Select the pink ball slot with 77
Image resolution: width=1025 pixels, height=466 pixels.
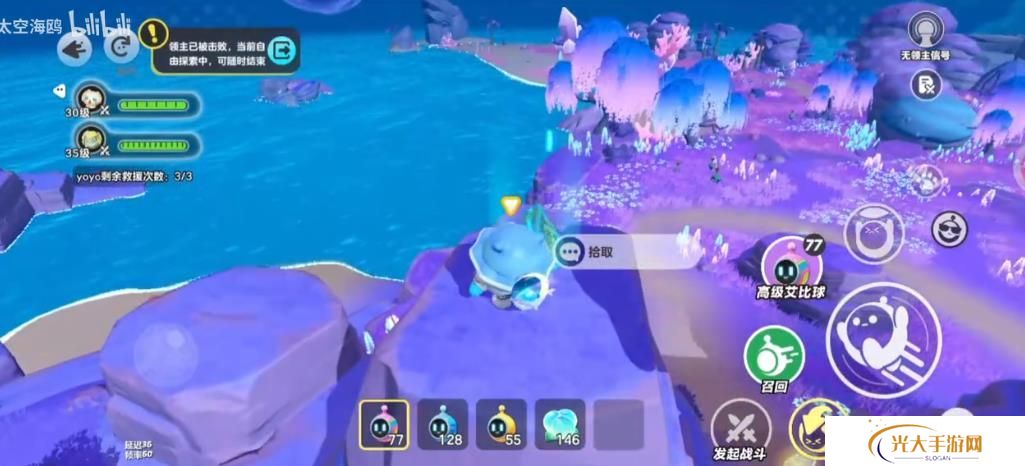[x=380, y=424]
